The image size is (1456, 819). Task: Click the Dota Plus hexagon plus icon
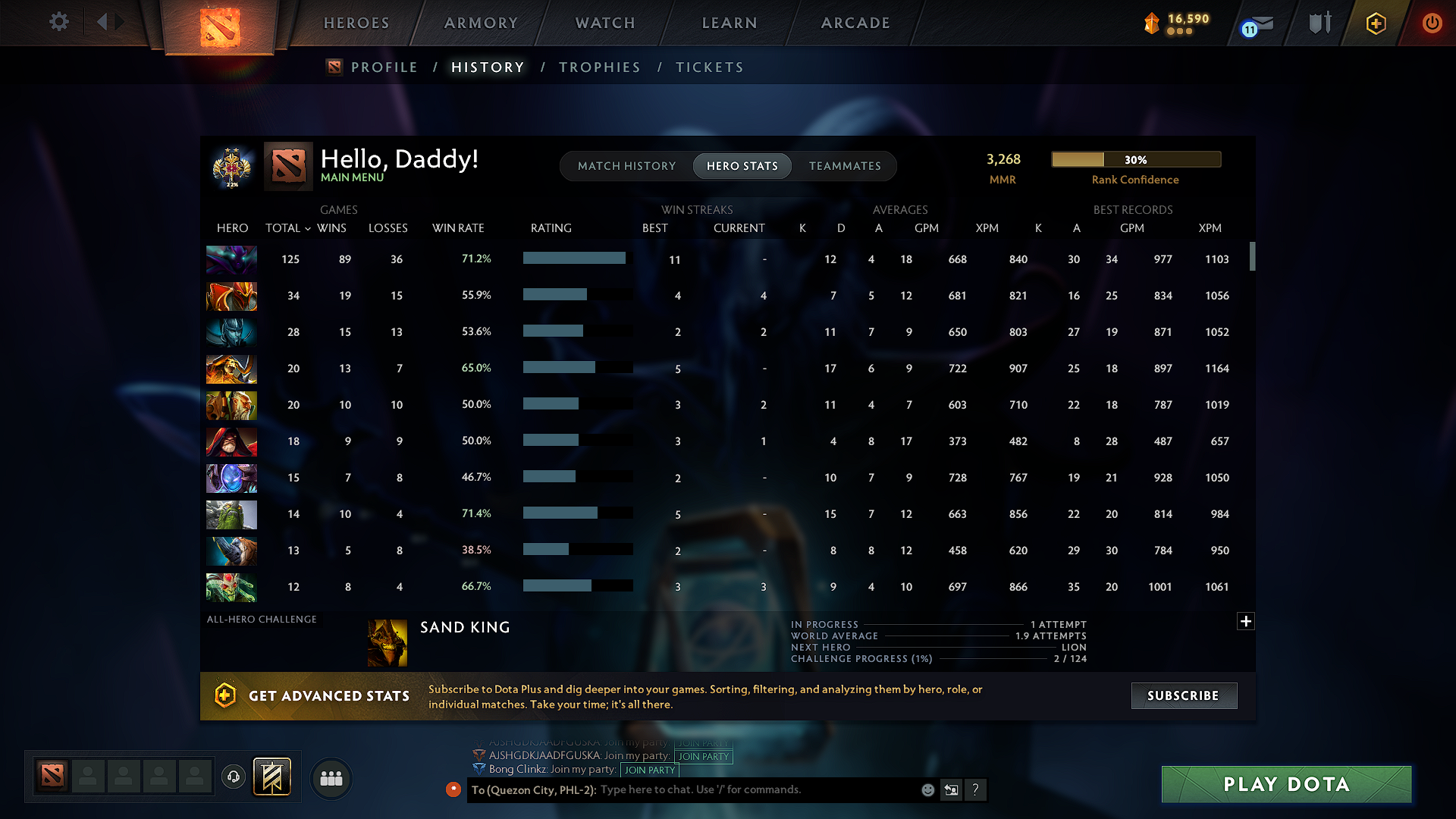(x=1375, y=23)
